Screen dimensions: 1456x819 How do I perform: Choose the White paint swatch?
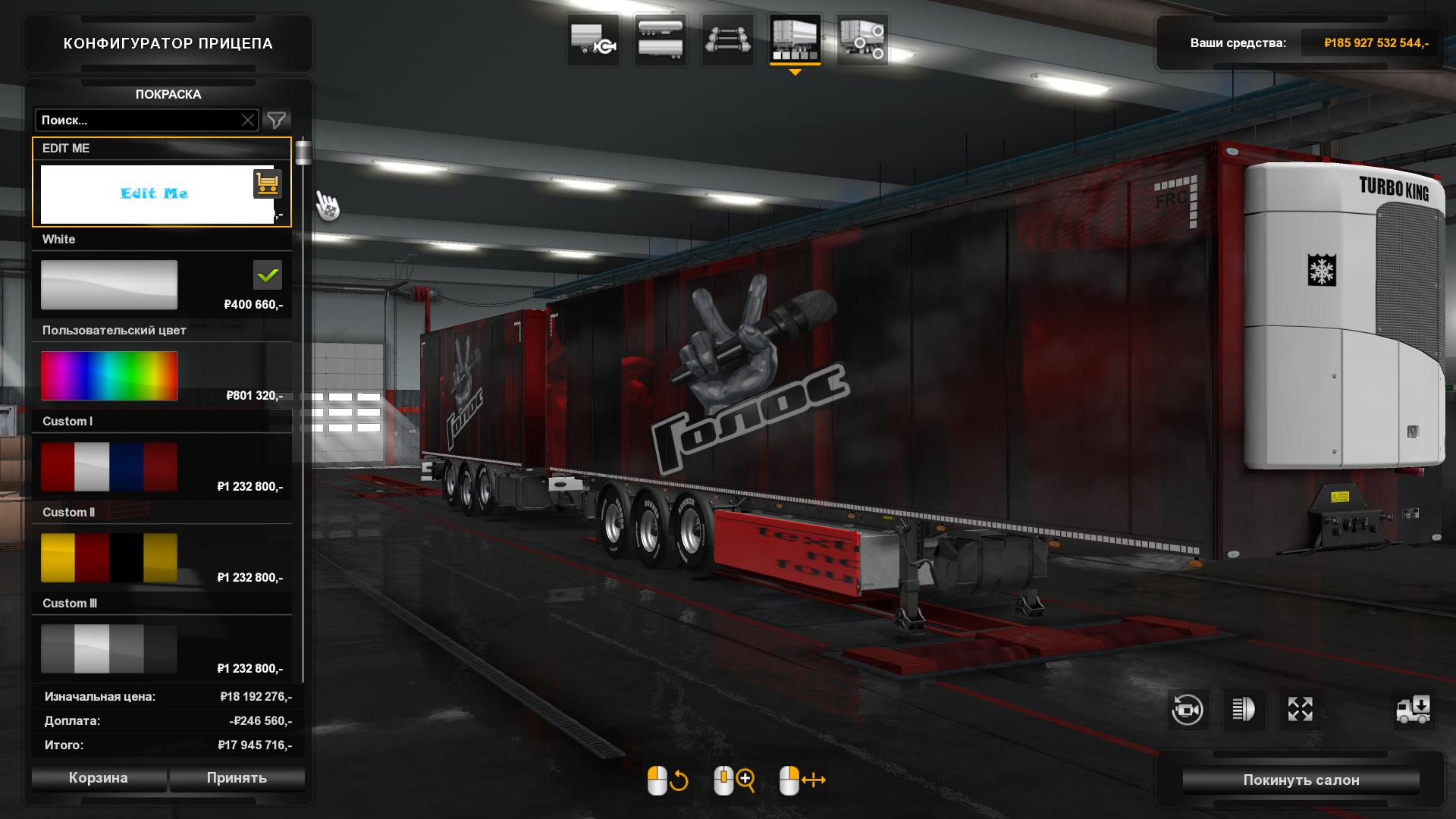click(x=109, y=285)
